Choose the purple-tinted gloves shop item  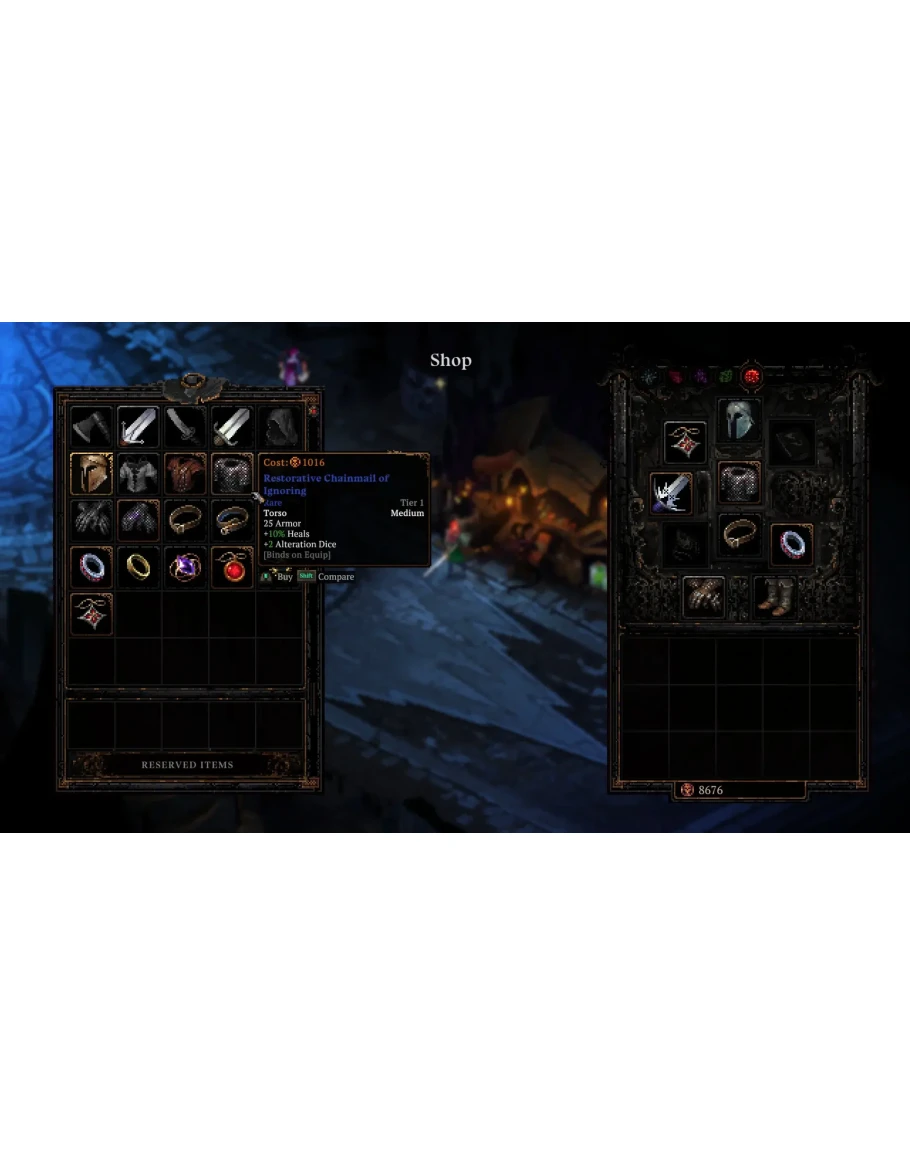coord(138,520)
